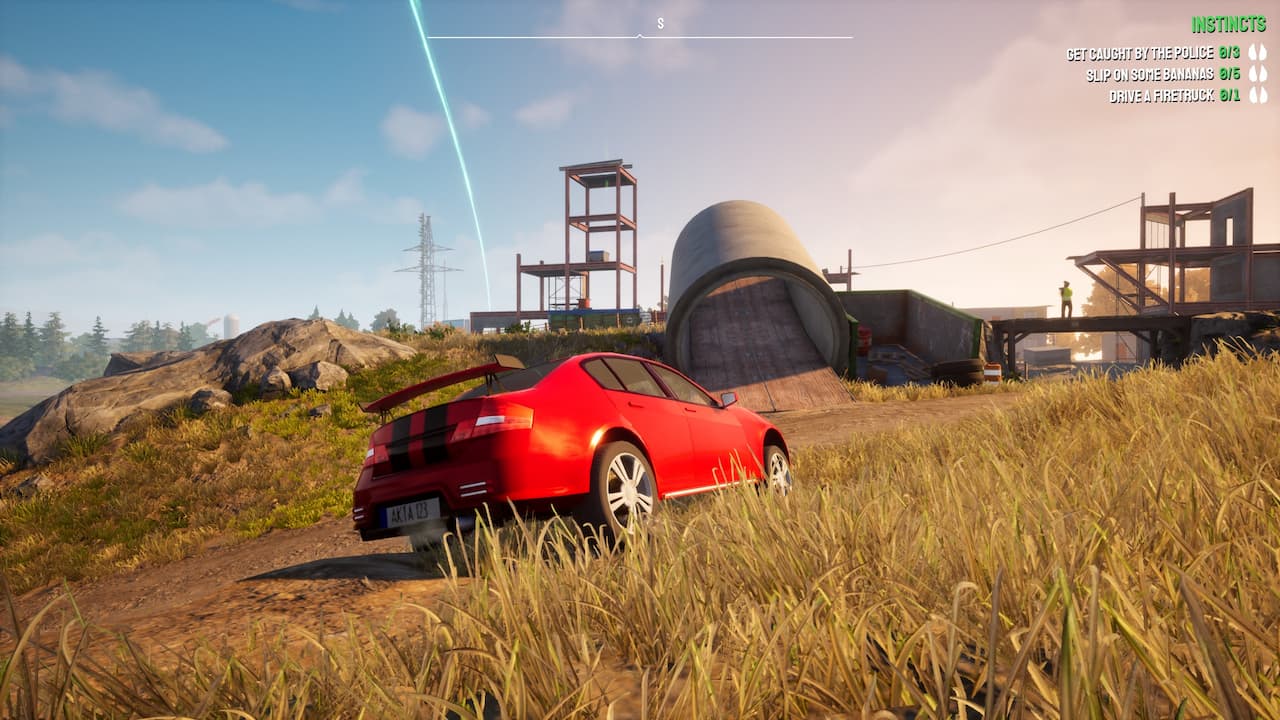Viewport: 1280px width, 720px height.
Task: Select the Get Caught by the Police instinct
Action: (x=1140, y=52)
